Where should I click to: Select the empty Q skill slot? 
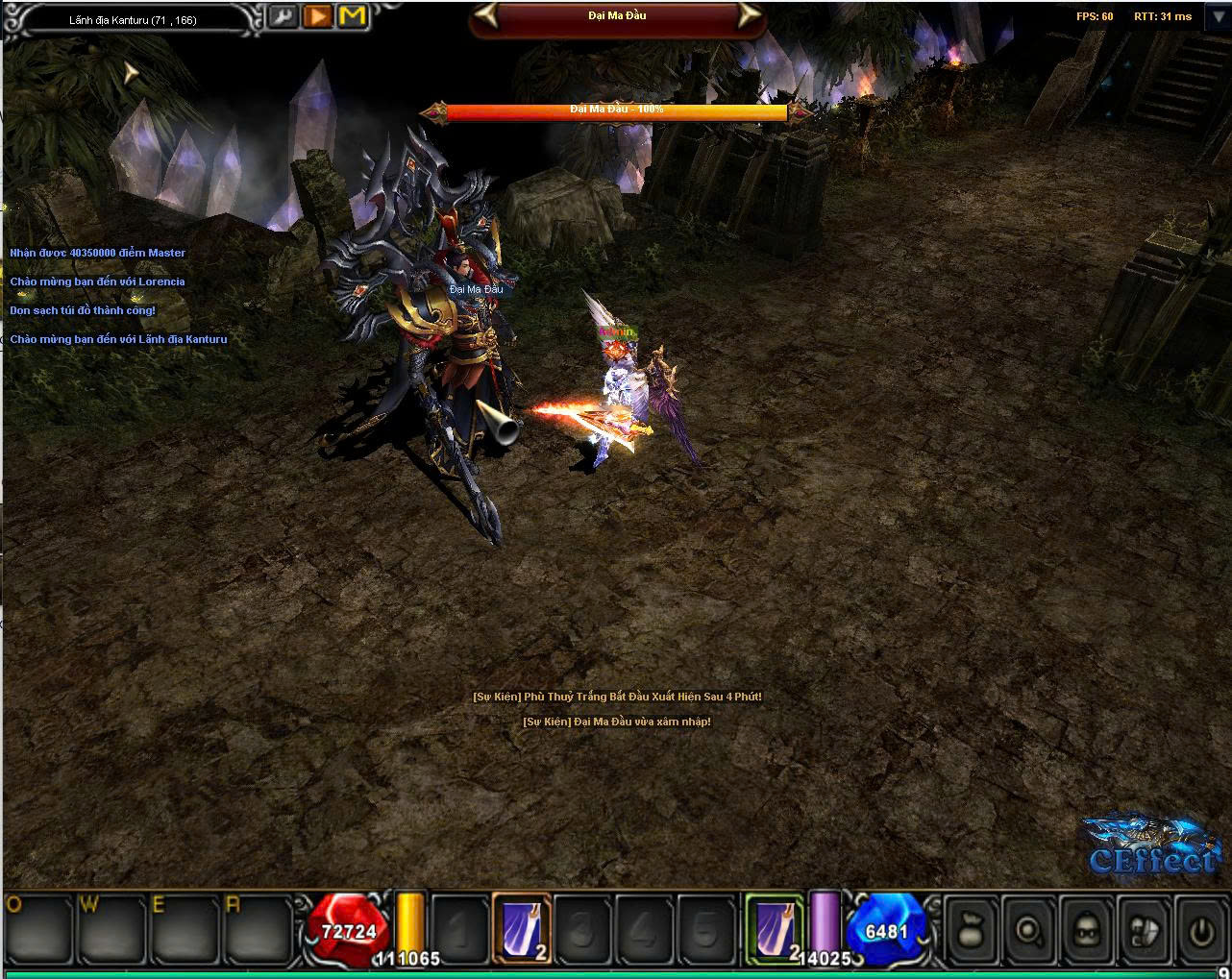tap(38, 930)
